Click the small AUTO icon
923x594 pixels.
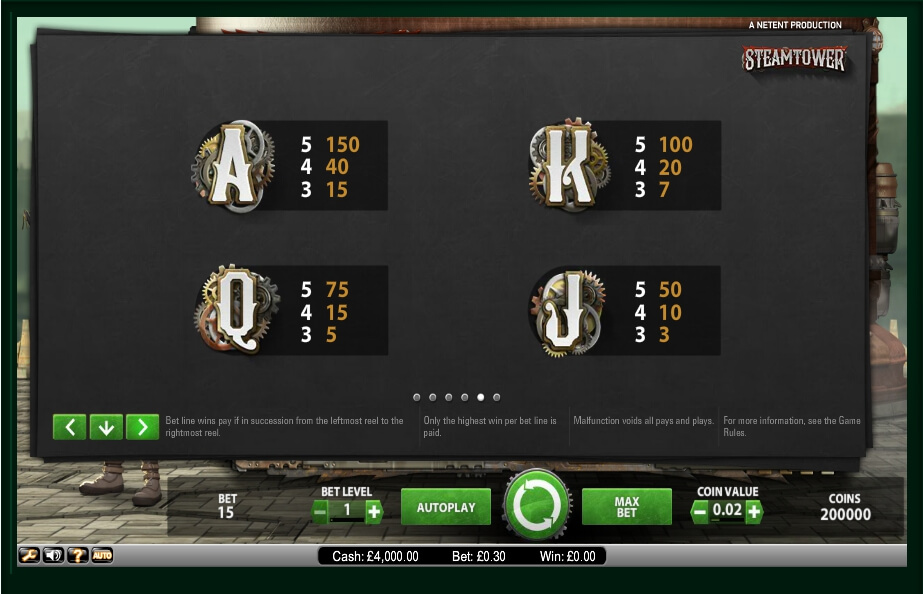(102, 555)
